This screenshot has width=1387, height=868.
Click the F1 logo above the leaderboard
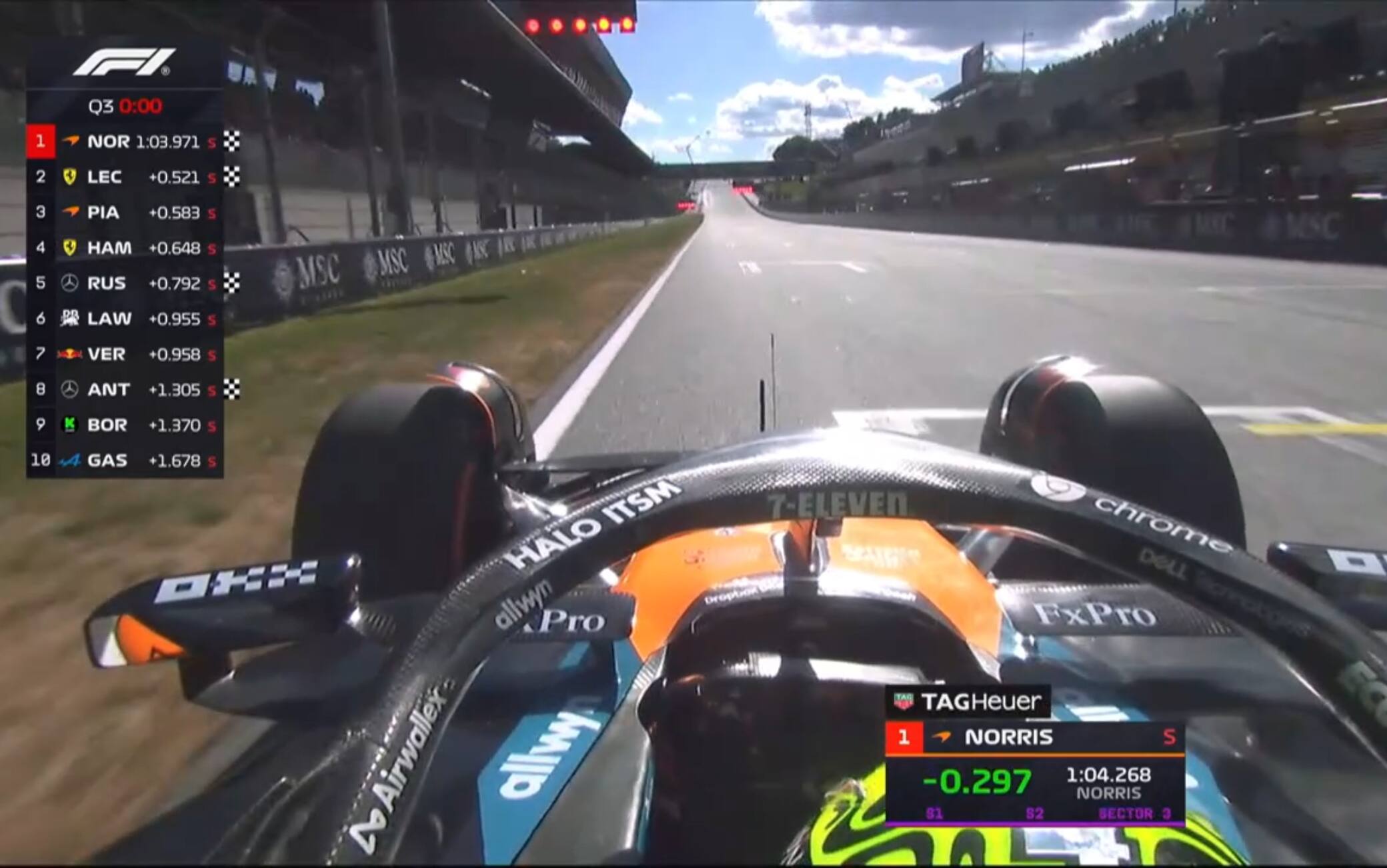124,62
